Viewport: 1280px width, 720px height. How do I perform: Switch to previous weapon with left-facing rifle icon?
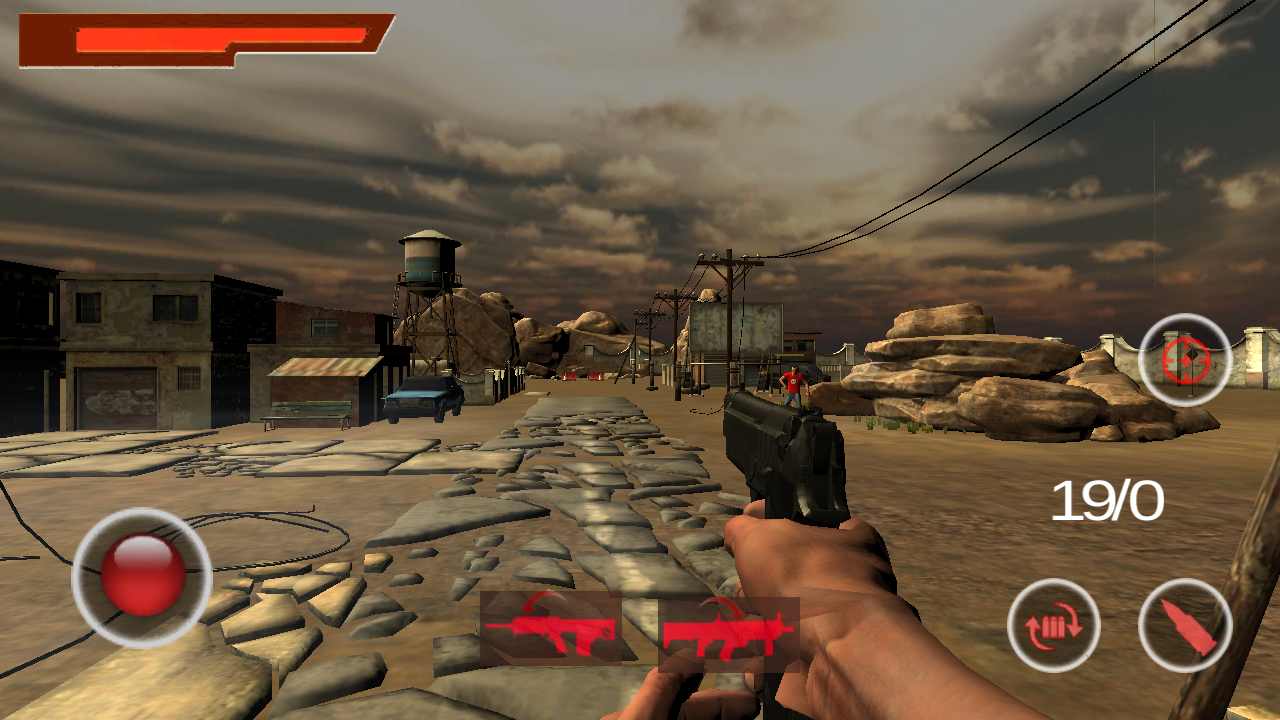[551, 628]
